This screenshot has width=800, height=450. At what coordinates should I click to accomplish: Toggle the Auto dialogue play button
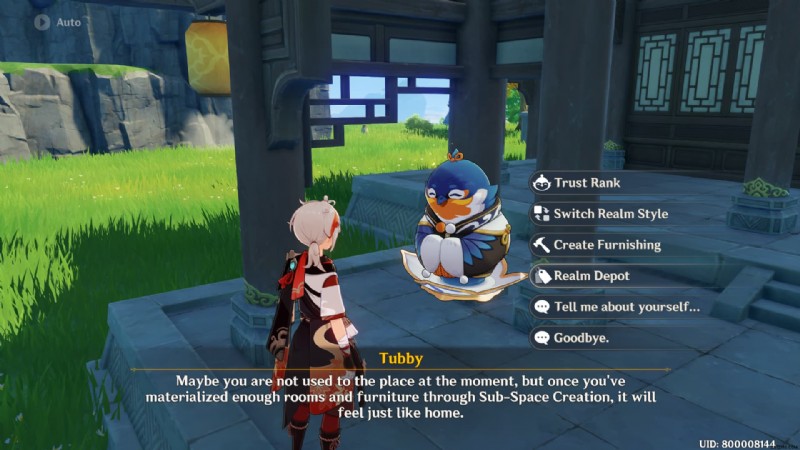click(x=56, y=21)
